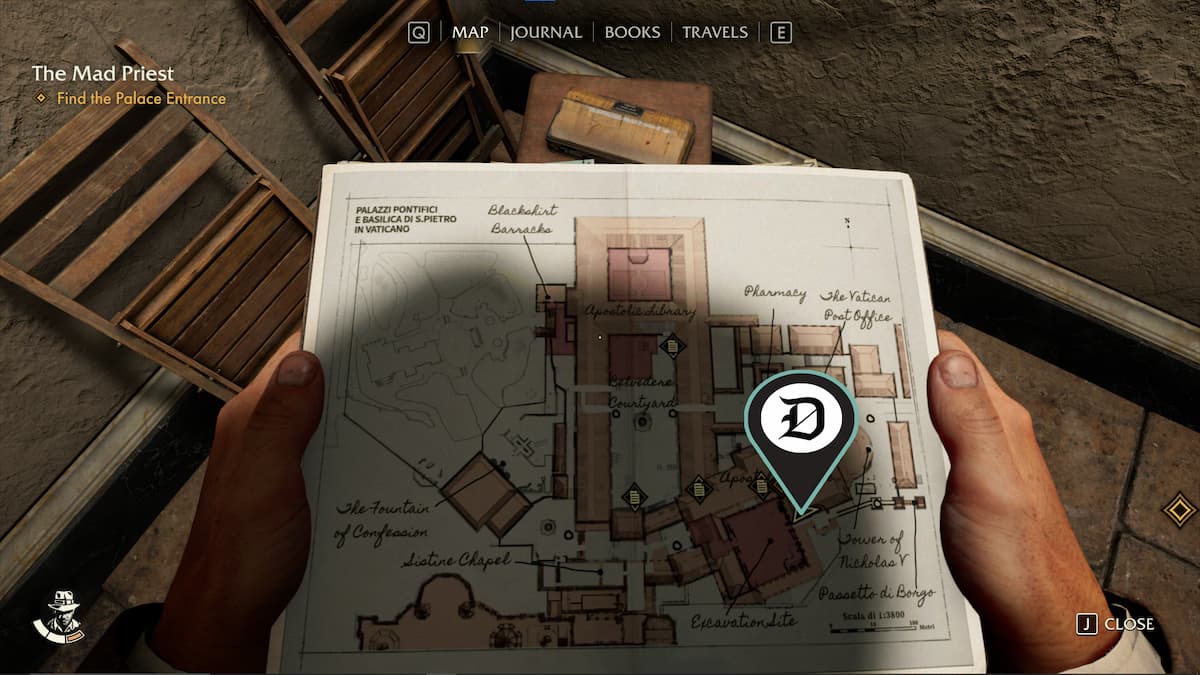Screen dimensions: 1200x675
Task: Select the gold diamond objective indicator
Action: (x=1179, y=509)
